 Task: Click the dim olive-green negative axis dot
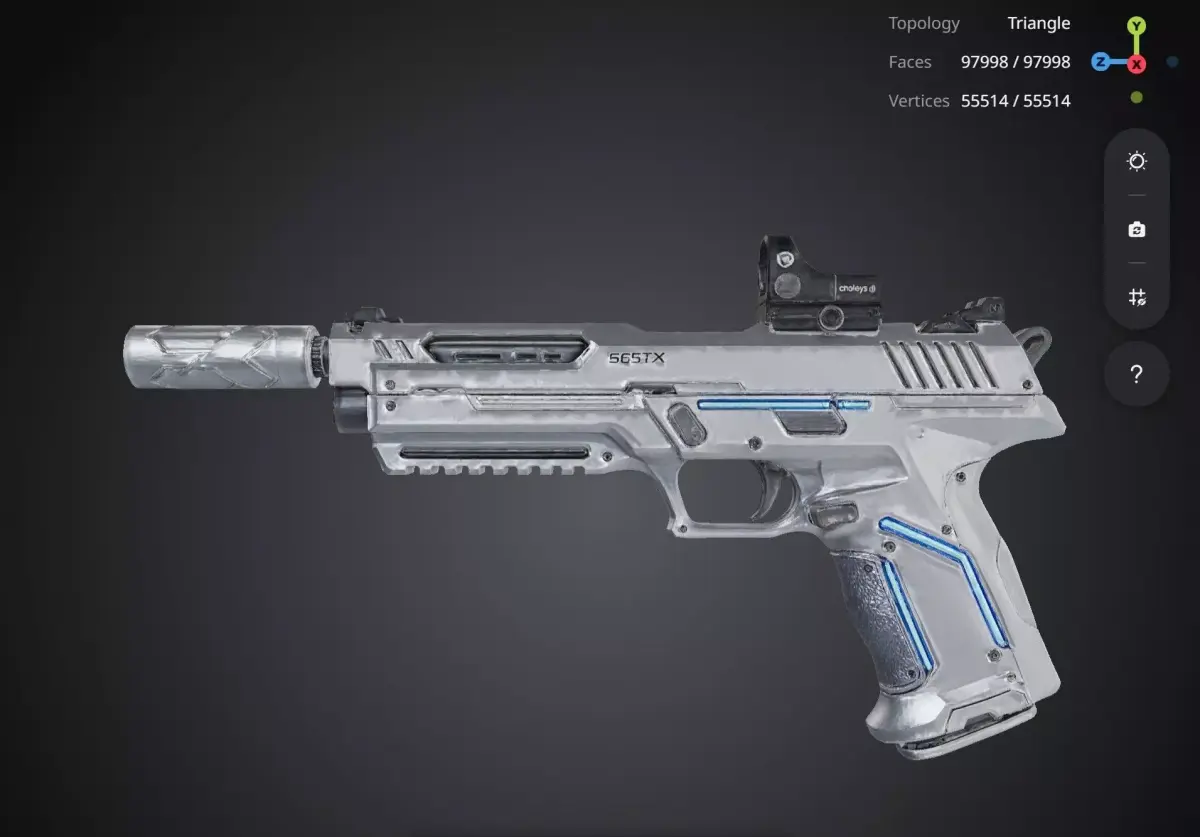[x=1136, y=97]
